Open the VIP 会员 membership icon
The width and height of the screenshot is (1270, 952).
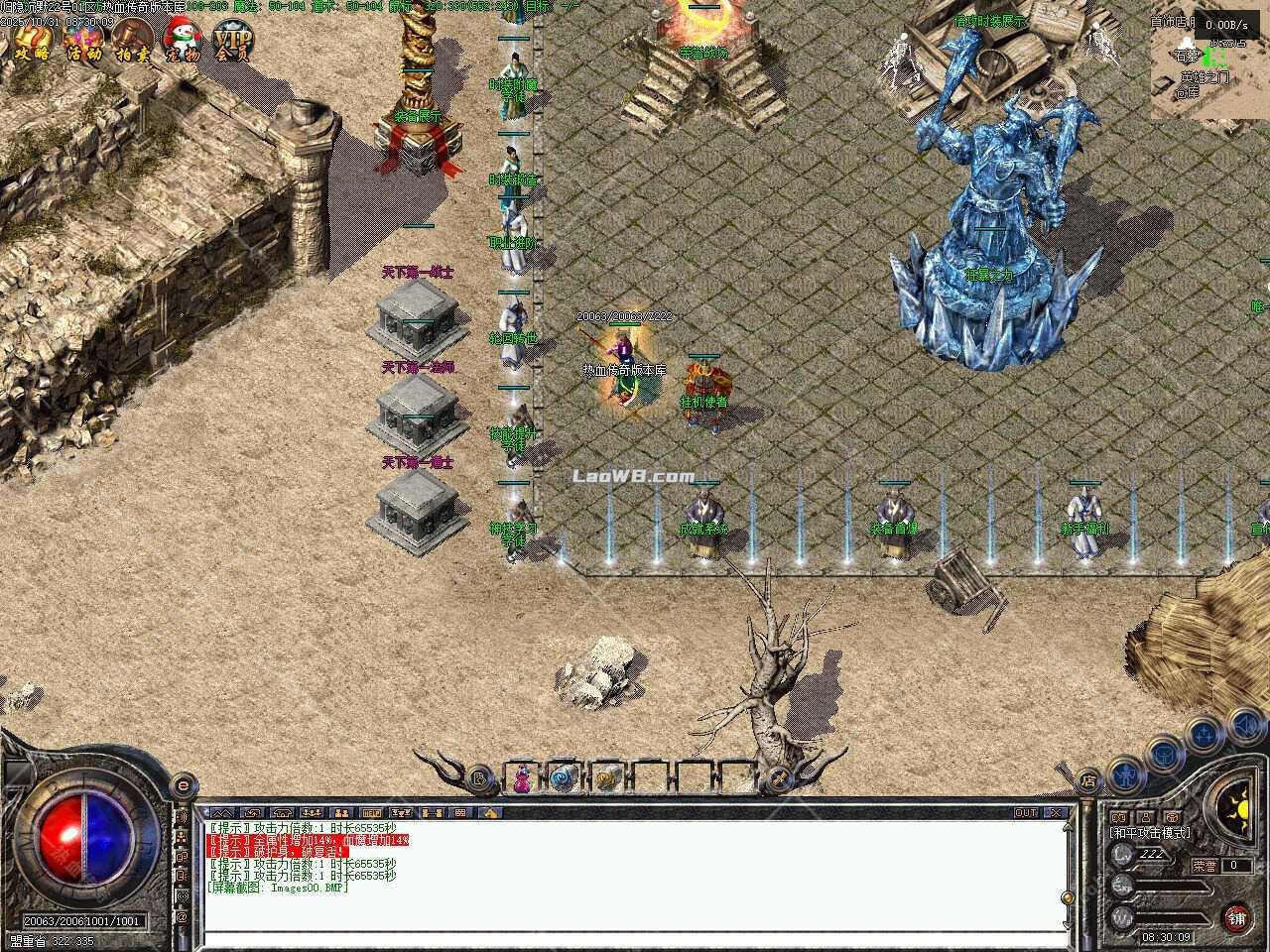233,41
